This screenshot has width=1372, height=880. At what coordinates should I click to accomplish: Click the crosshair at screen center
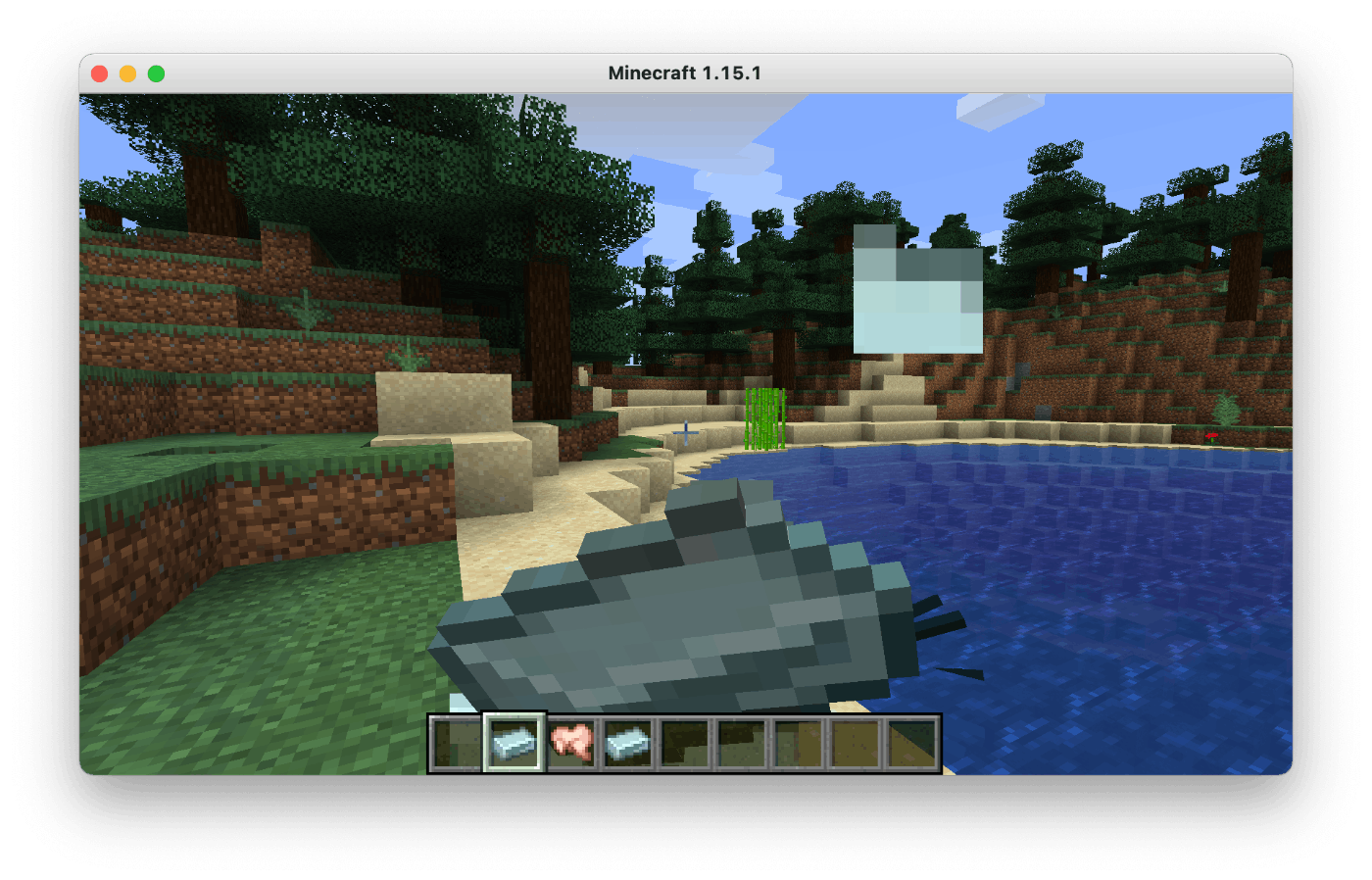[686, 431]
